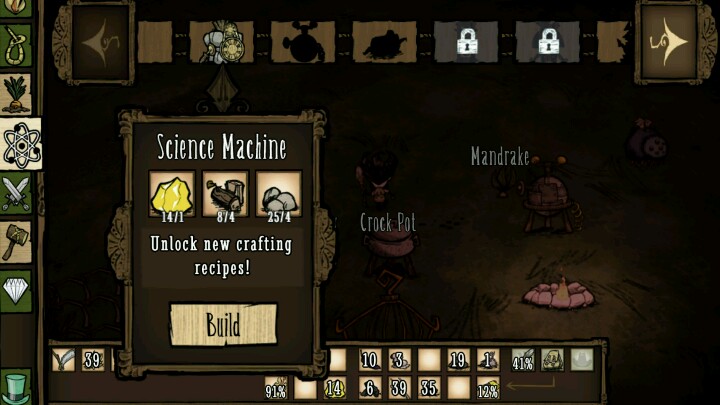Select the inventory stack of 19 items

click(459, 361)
